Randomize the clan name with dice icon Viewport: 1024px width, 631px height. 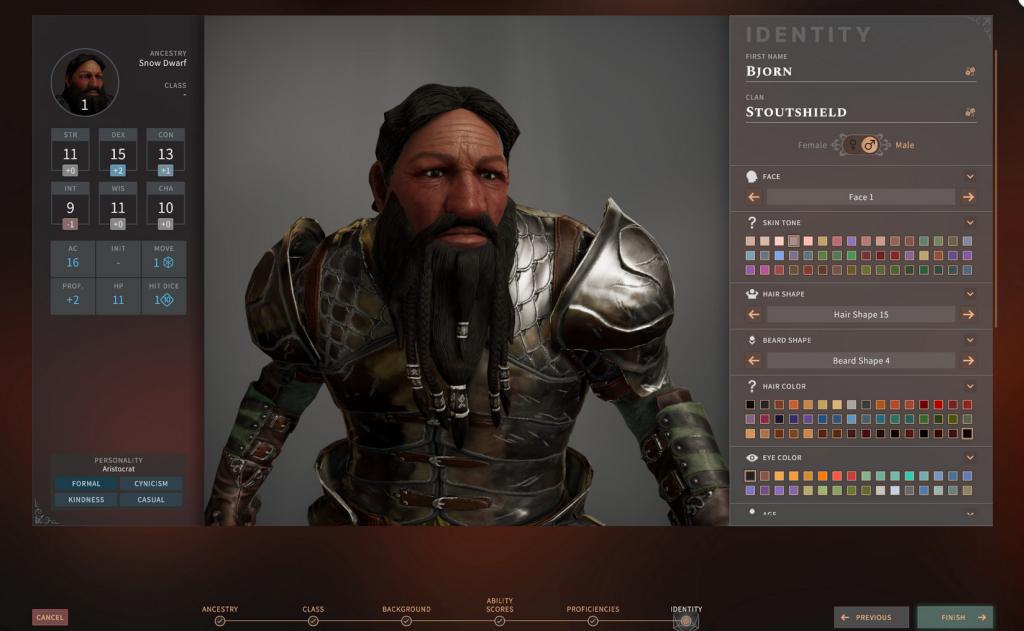pyautogui.click(x=970, y=113)
